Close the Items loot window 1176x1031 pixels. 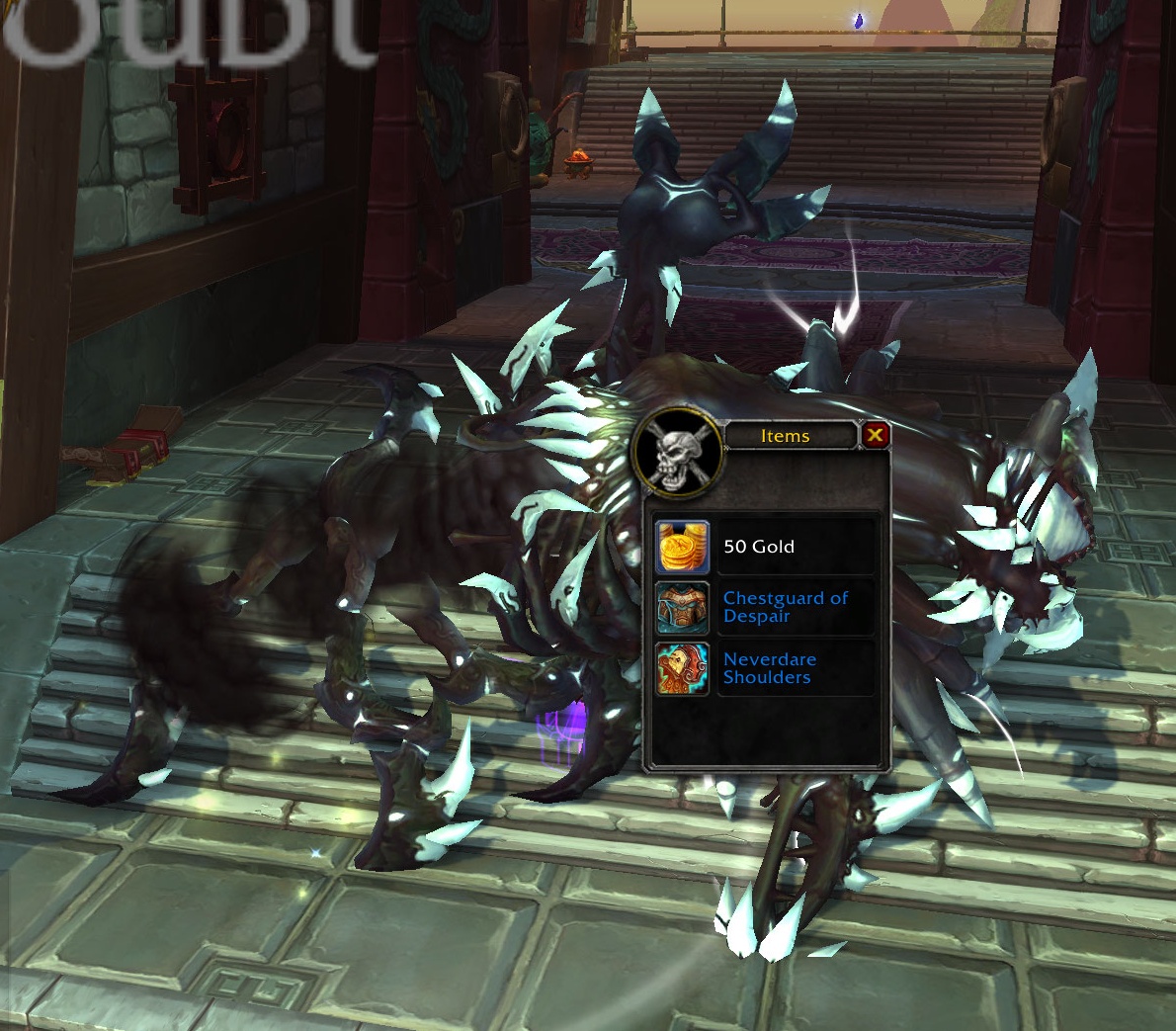[875, 435]
